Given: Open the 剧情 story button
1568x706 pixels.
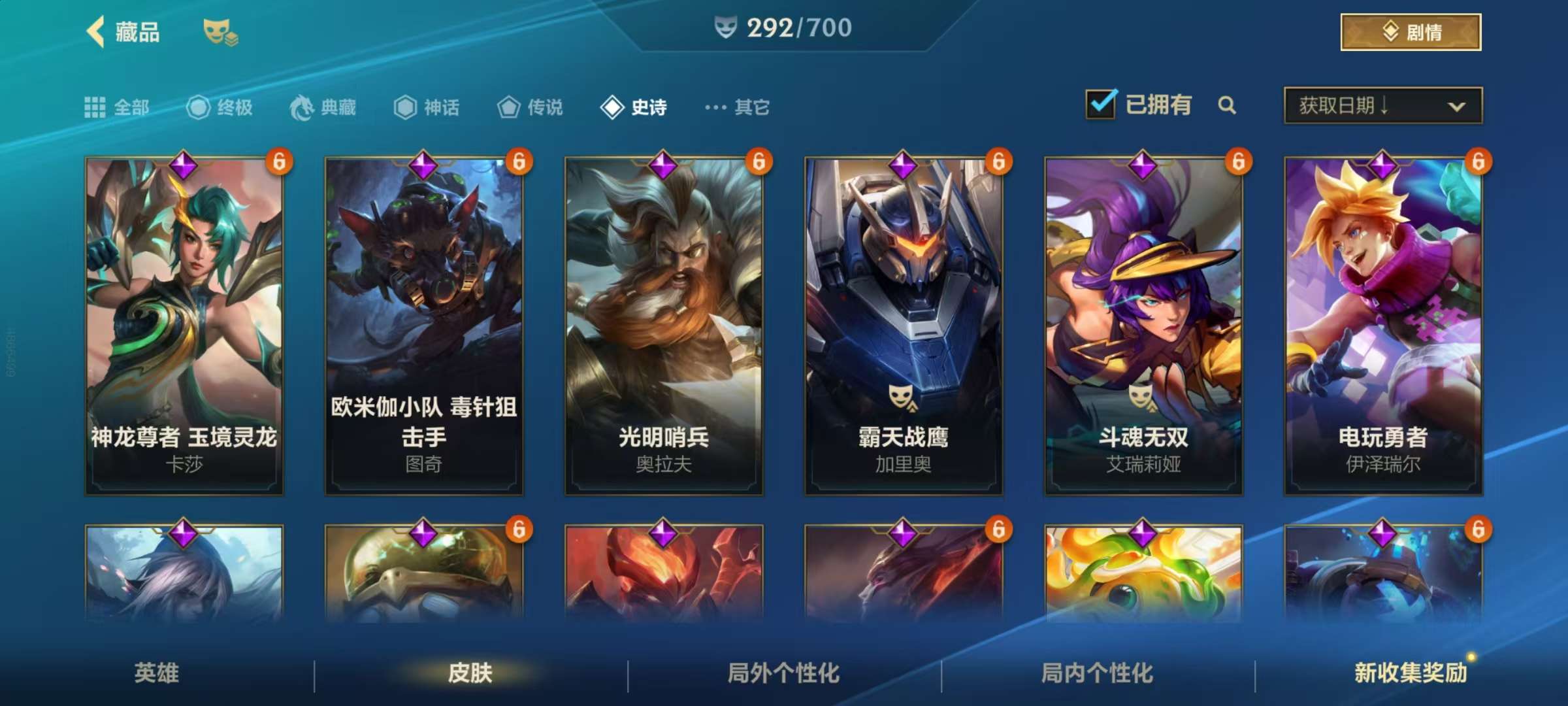Looking at the screenshot, I should tap(1411, 32).
